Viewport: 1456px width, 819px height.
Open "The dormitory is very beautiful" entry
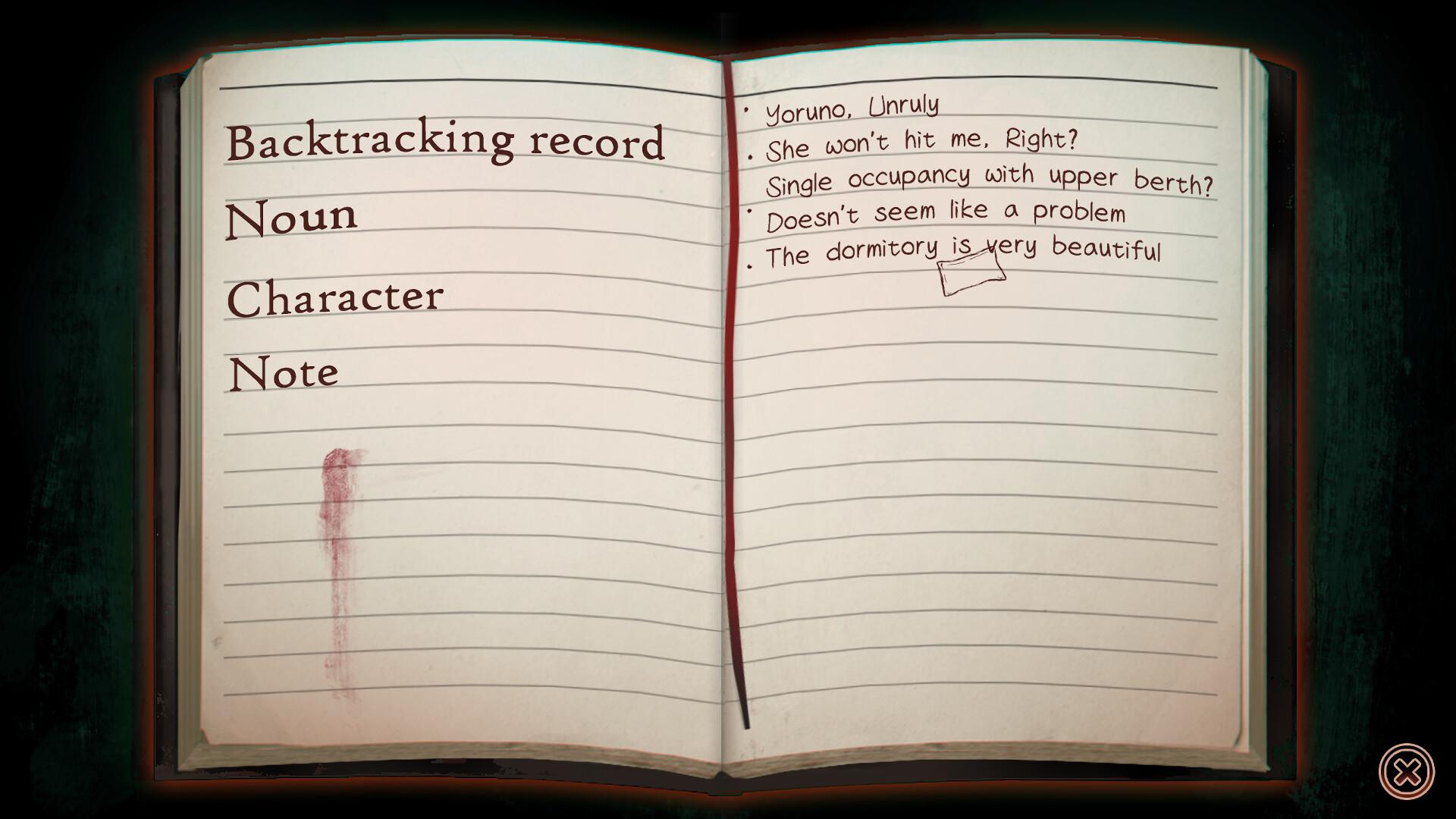pyautogui.click(x=963, y=250)
